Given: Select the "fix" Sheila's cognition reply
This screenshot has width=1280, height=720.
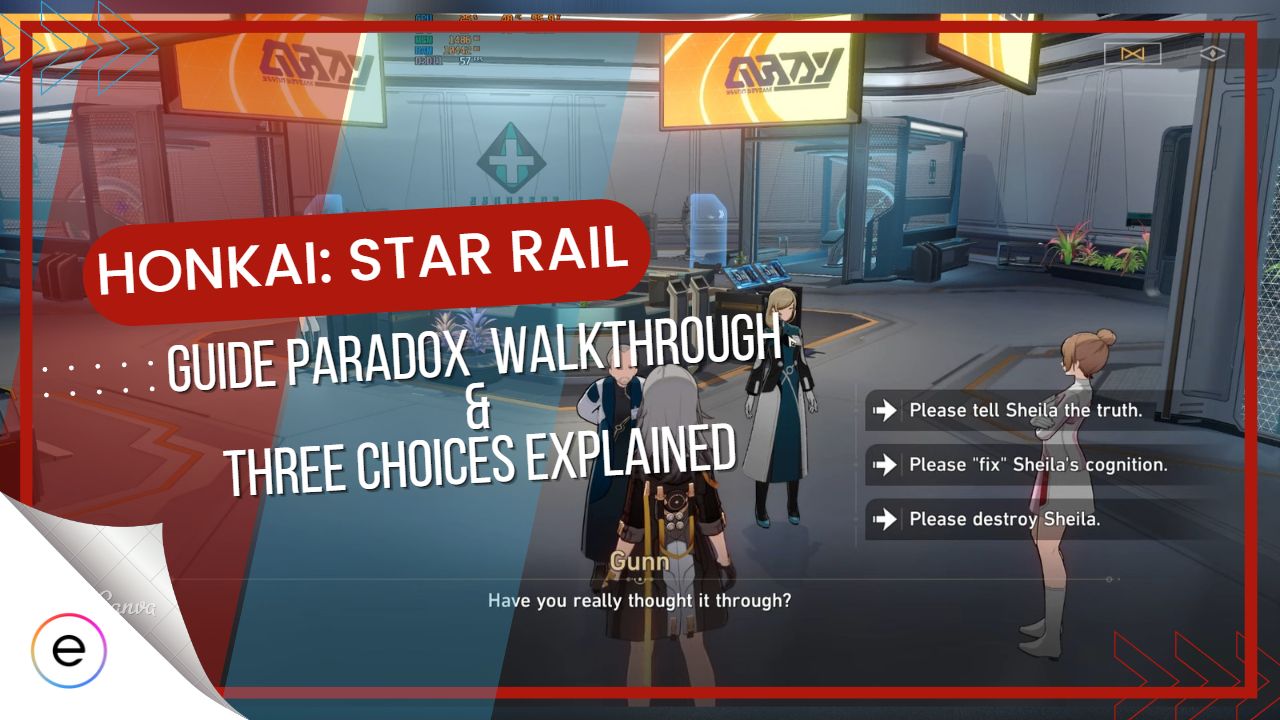Looking at the screenshot, I should (1037, 465).
